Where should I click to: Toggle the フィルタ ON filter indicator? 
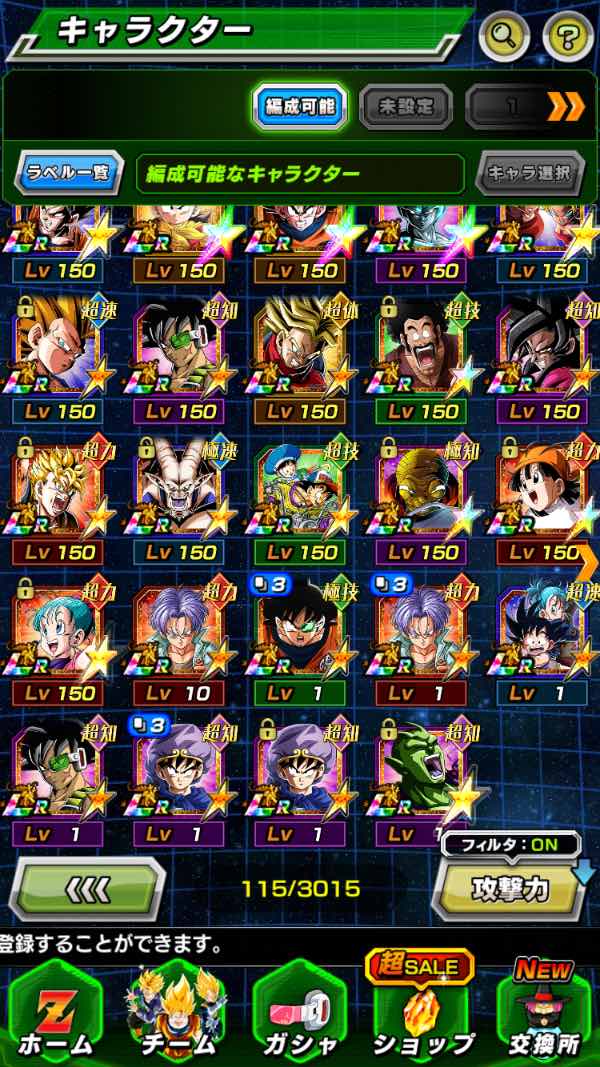tap(510, 844)
